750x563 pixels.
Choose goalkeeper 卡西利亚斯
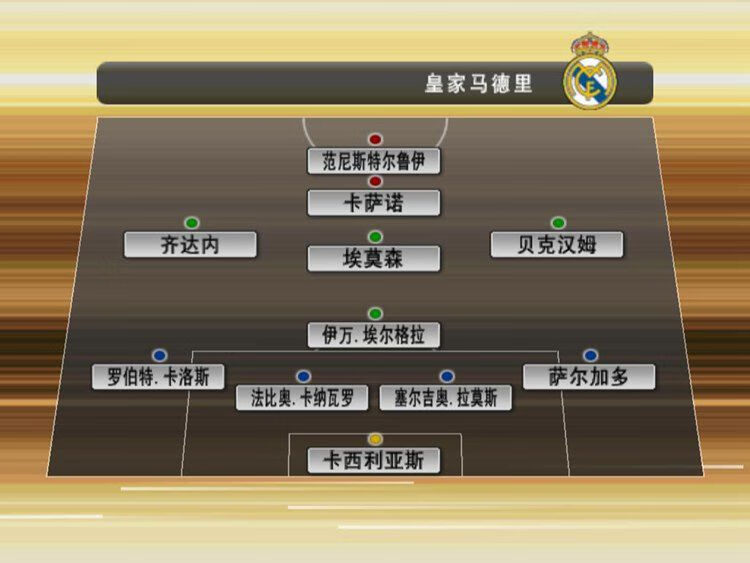374,461
